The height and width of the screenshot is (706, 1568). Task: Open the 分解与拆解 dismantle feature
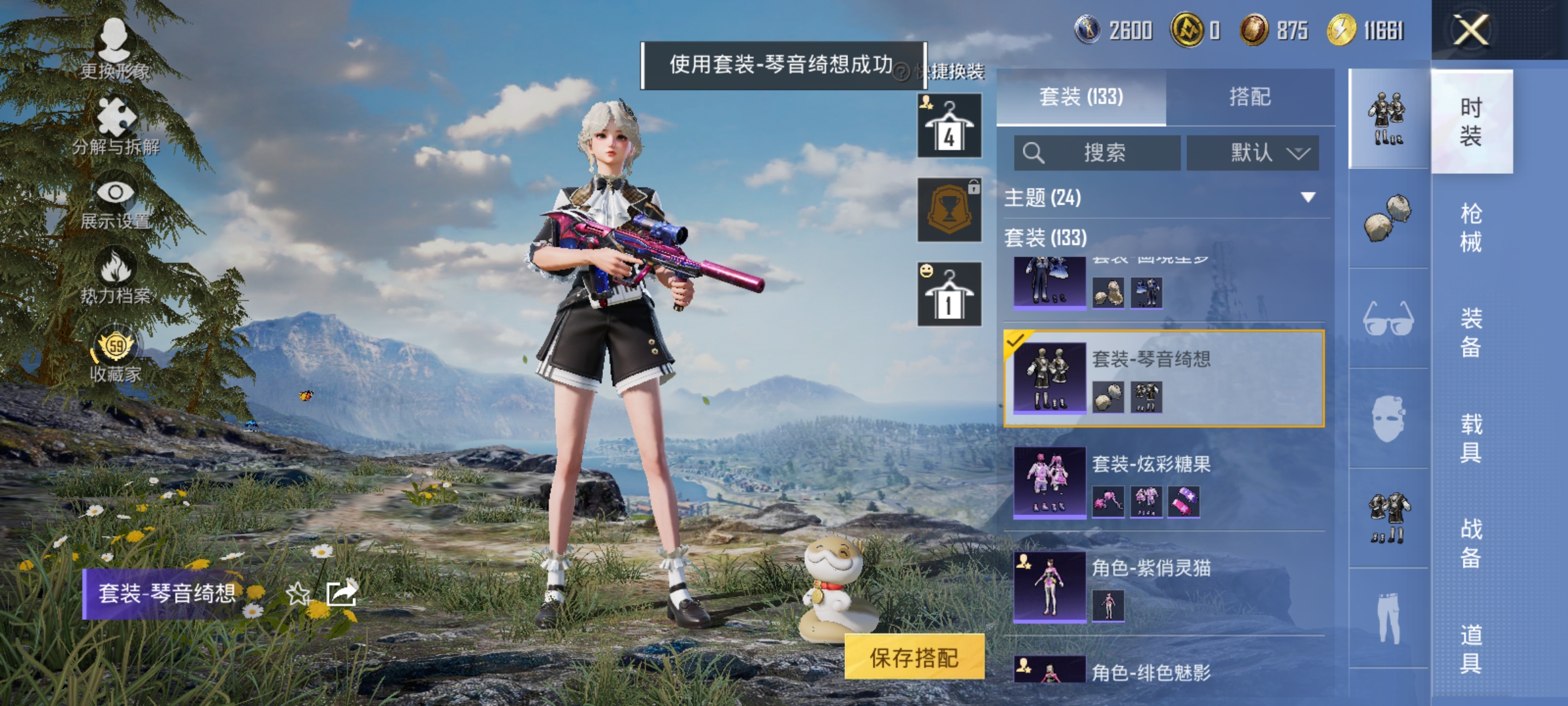pyautogui.click(x=116, y=124)
